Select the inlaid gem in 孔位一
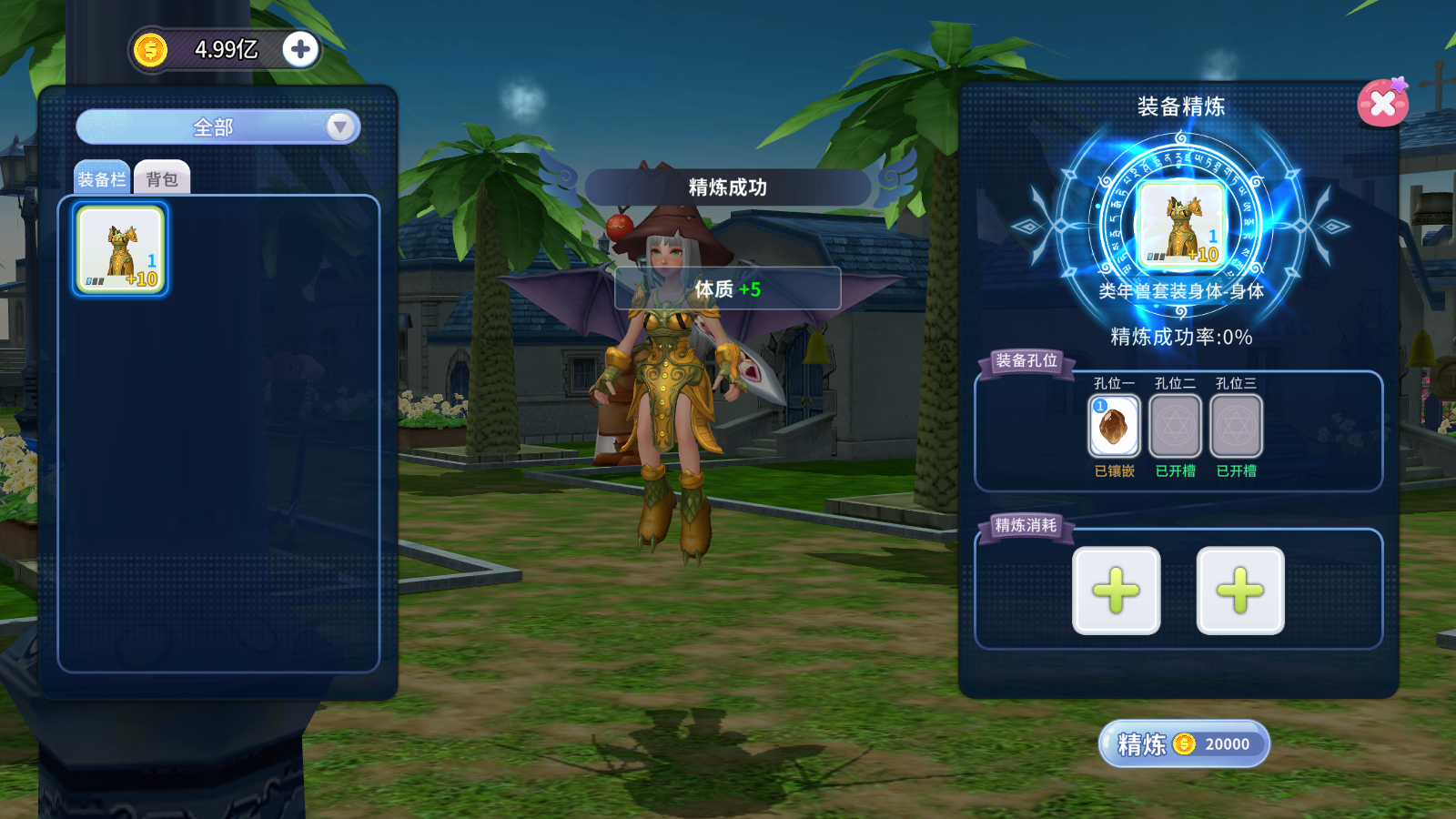This screenshot has width=1456, height=819. pos(1114,426)
